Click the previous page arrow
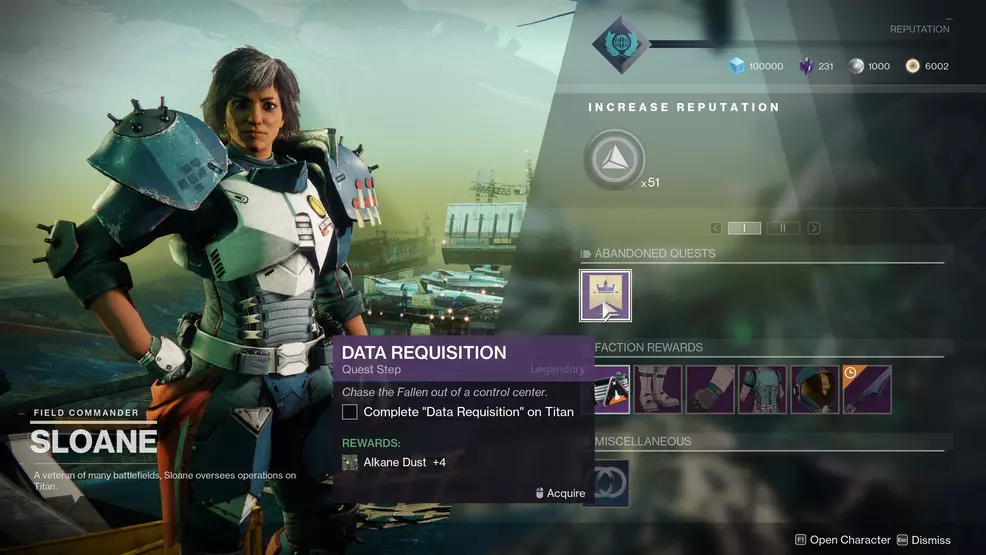Screen dimensions: 986x555 coord(714,228)
